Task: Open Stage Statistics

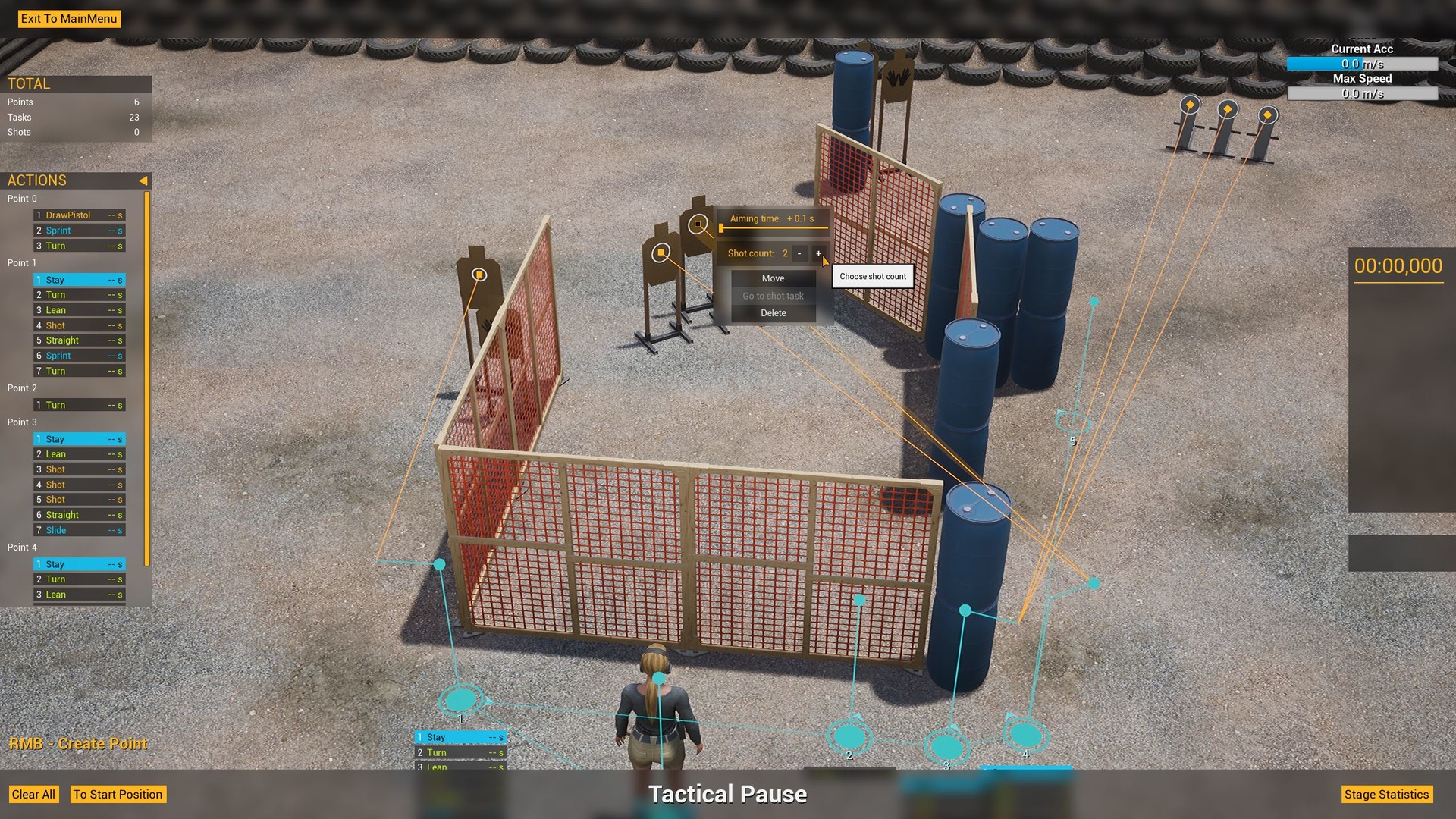Action: [x=1388, y=794]
